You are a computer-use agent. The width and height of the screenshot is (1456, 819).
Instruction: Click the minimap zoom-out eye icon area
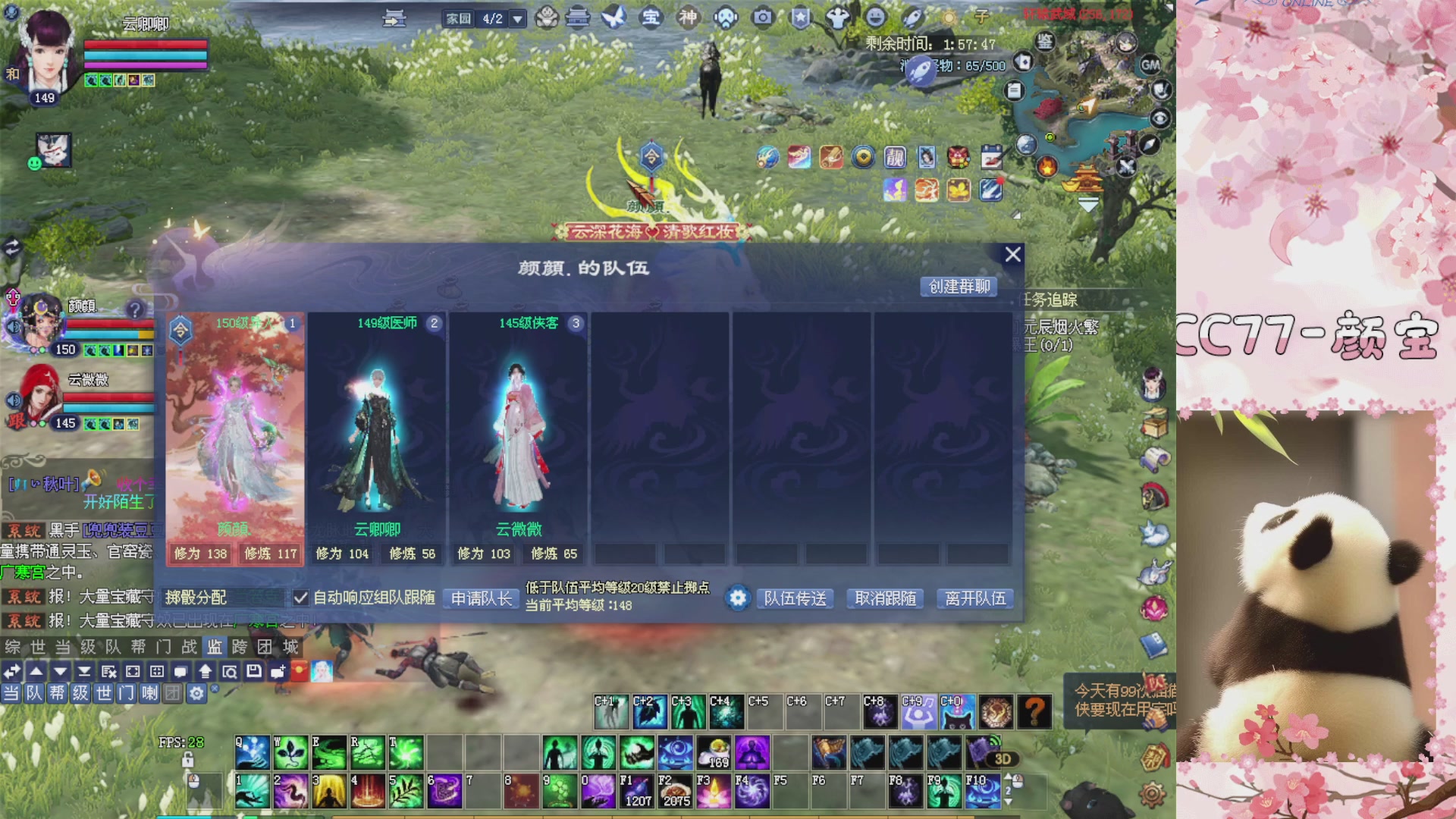(1160, 119)
